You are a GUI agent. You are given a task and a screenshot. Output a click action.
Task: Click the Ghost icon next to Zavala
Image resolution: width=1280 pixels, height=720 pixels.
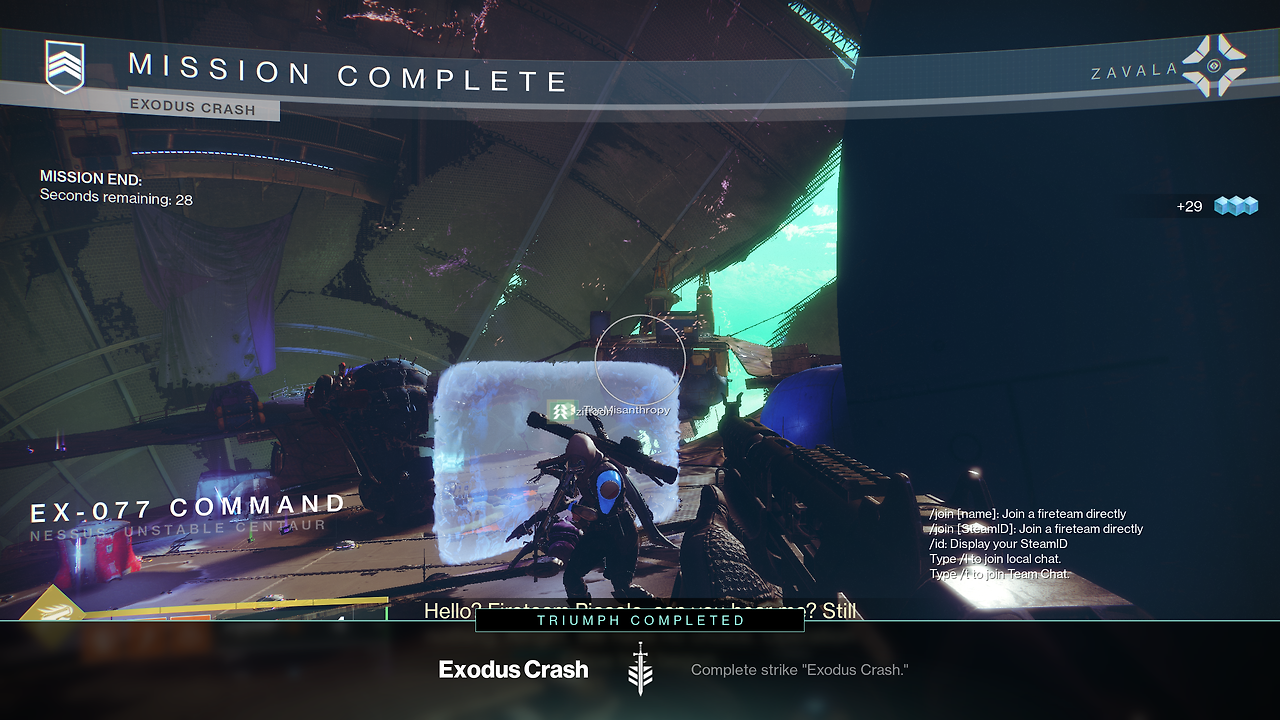click(1214, 66)
